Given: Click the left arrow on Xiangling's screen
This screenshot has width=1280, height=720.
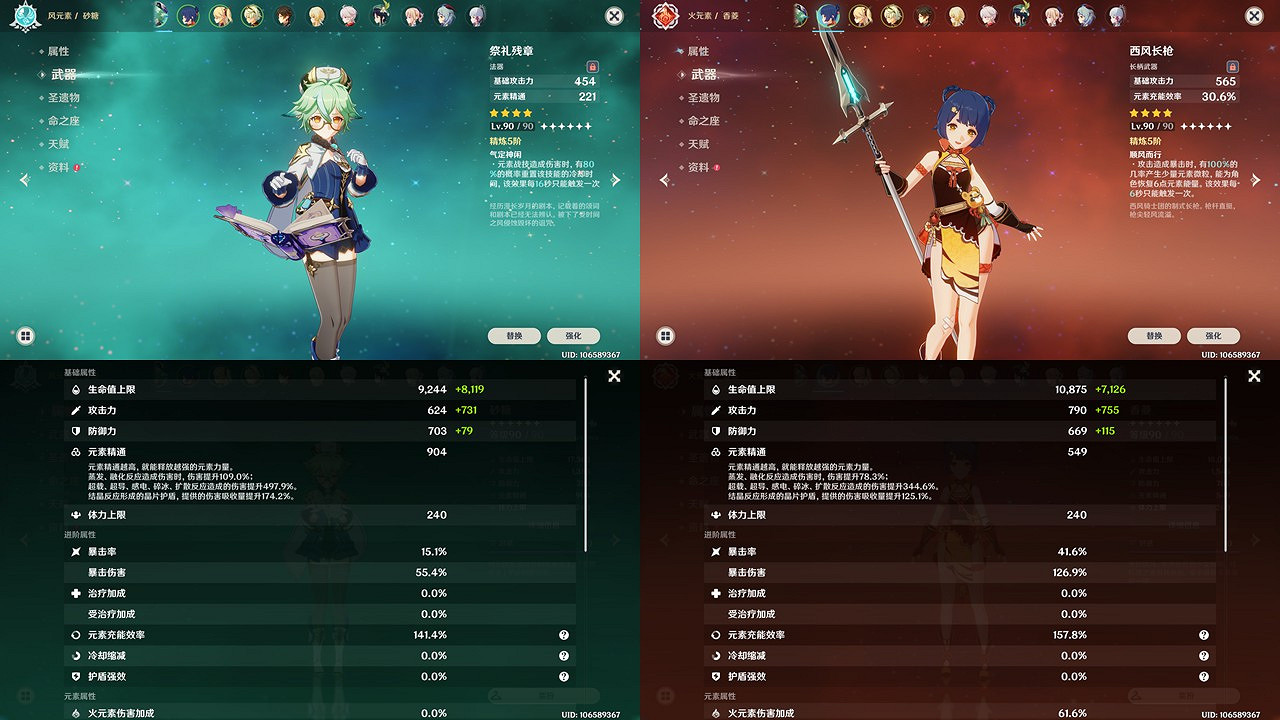Looking at the screenshot, I should [665, 180].
